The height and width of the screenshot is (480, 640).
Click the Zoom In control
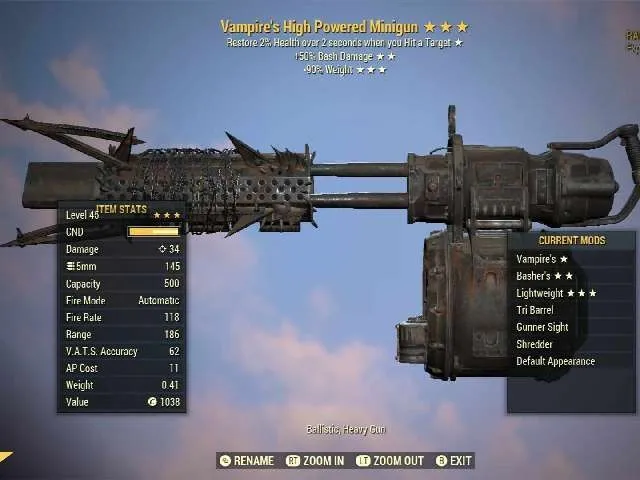tap(314, 461)
